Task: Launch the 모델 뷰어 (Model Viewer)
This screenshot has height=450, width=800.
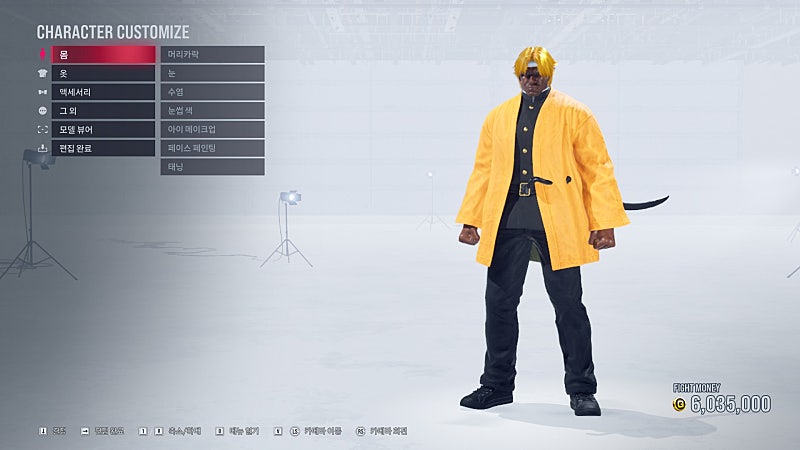Action: coord(104,130)
